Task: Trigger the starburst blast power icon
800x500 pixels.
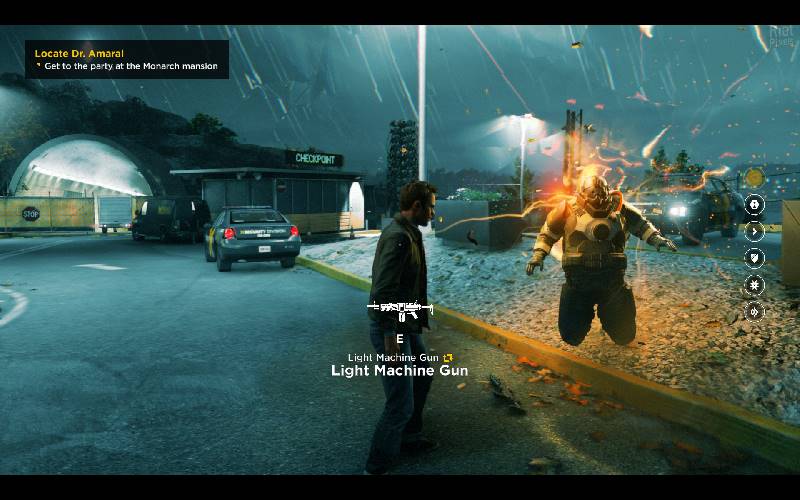Action: [x=756, y=285]
